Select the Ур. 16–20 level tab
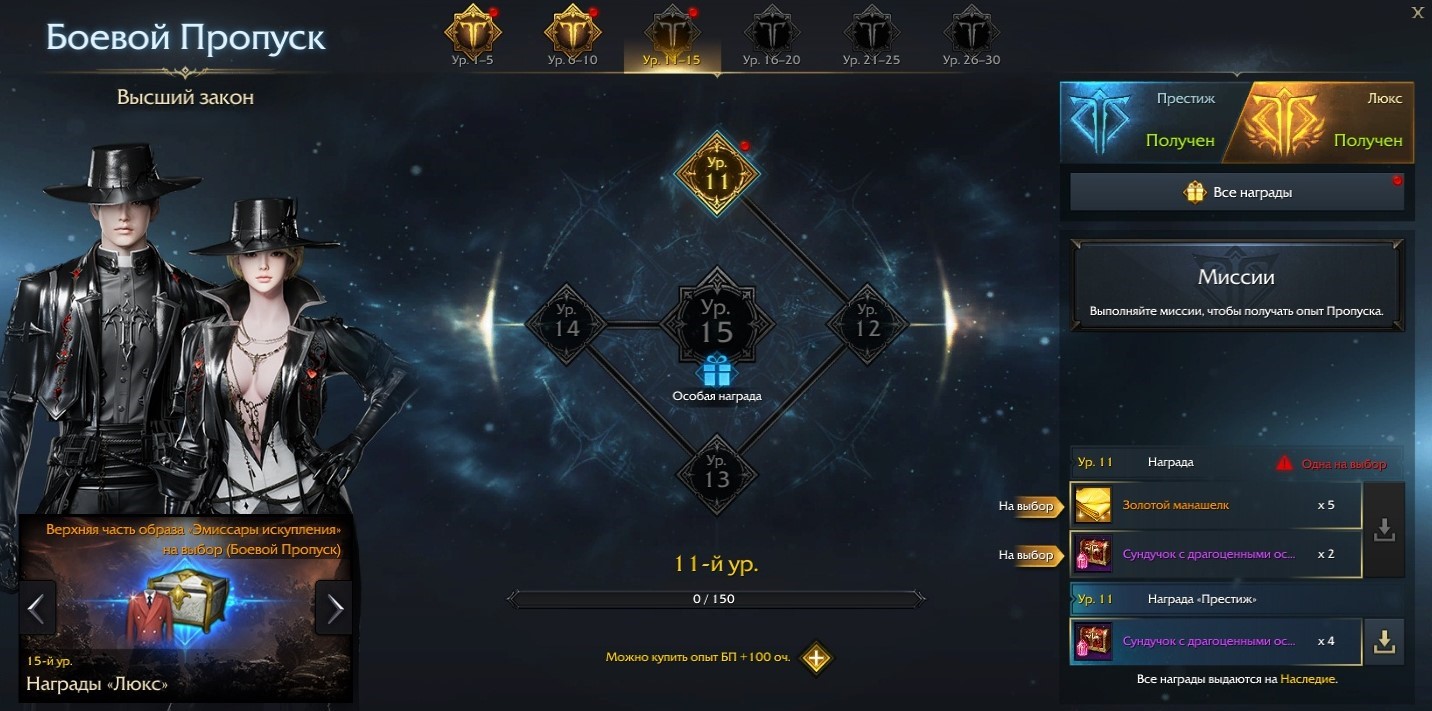 tap(771, 37)
